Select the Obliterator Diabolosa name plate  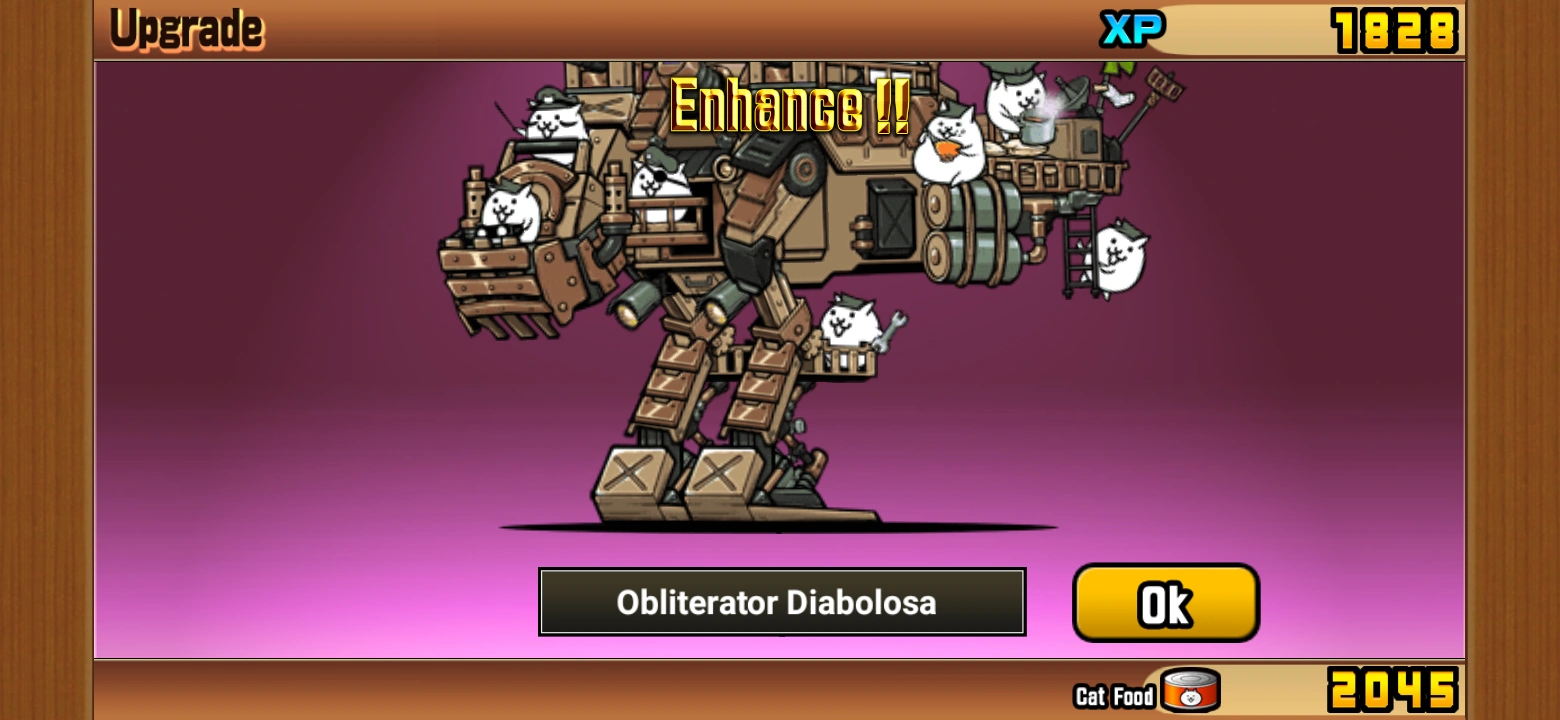click(782, 602)
